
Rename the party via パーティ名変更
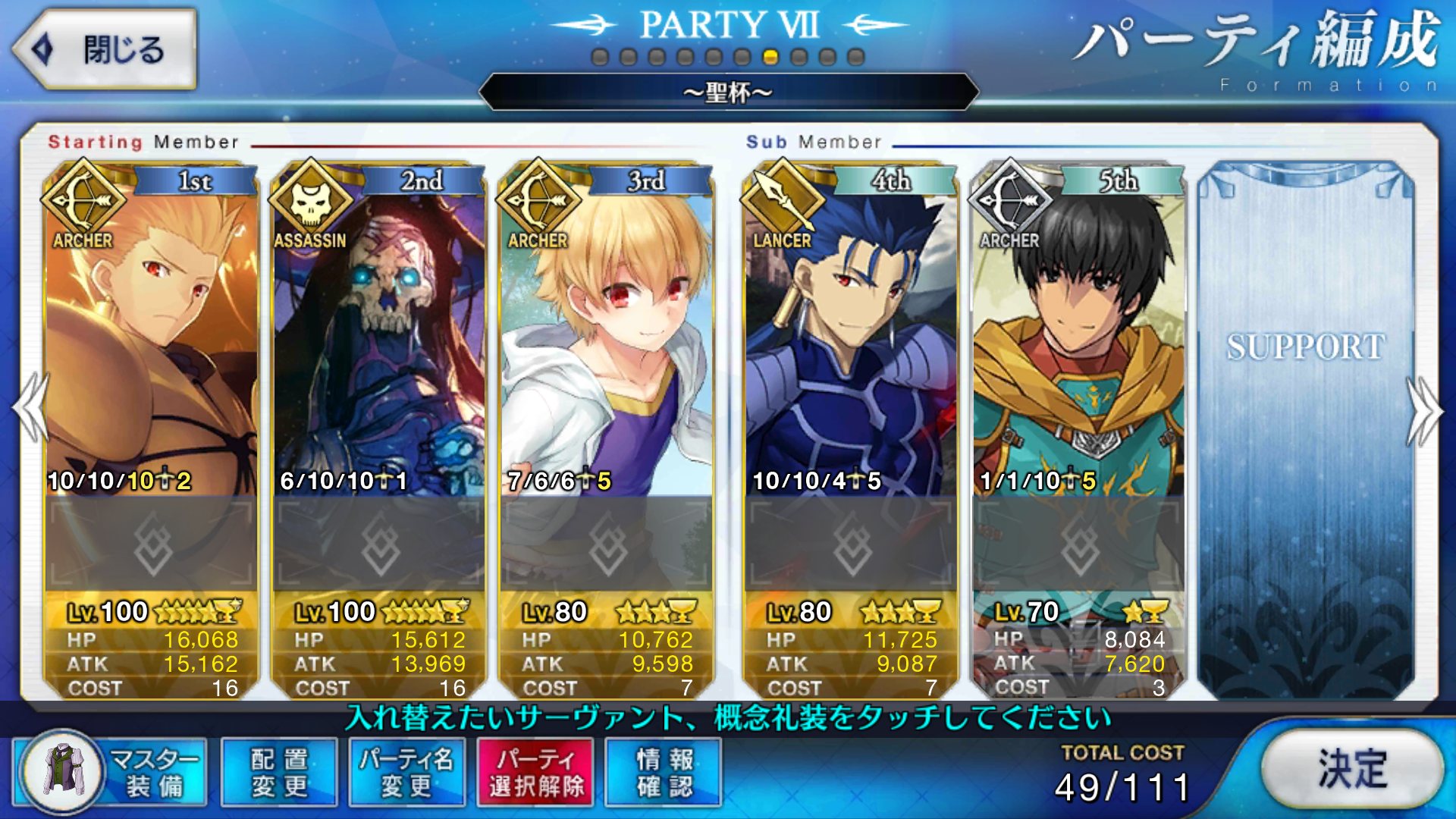click(406, 772)
